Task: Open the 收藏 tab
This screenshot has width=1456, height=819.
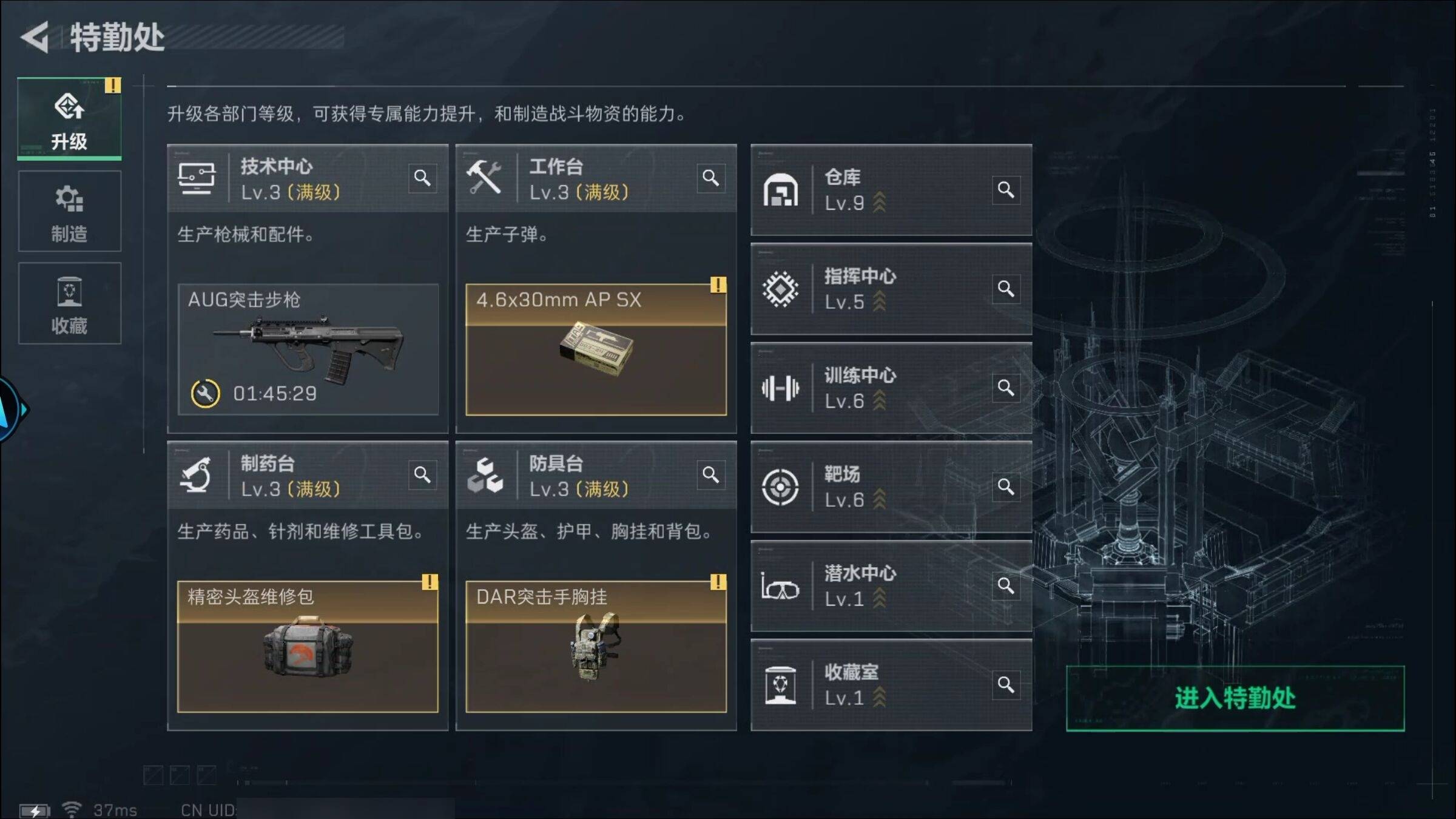Action: [x=69, y=304]
